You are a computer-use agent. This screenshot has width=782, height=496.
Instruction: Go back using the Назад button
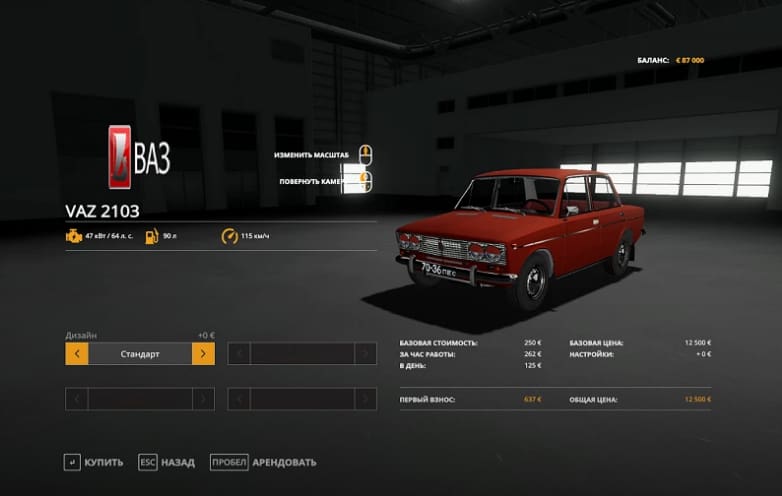[166, 462]
